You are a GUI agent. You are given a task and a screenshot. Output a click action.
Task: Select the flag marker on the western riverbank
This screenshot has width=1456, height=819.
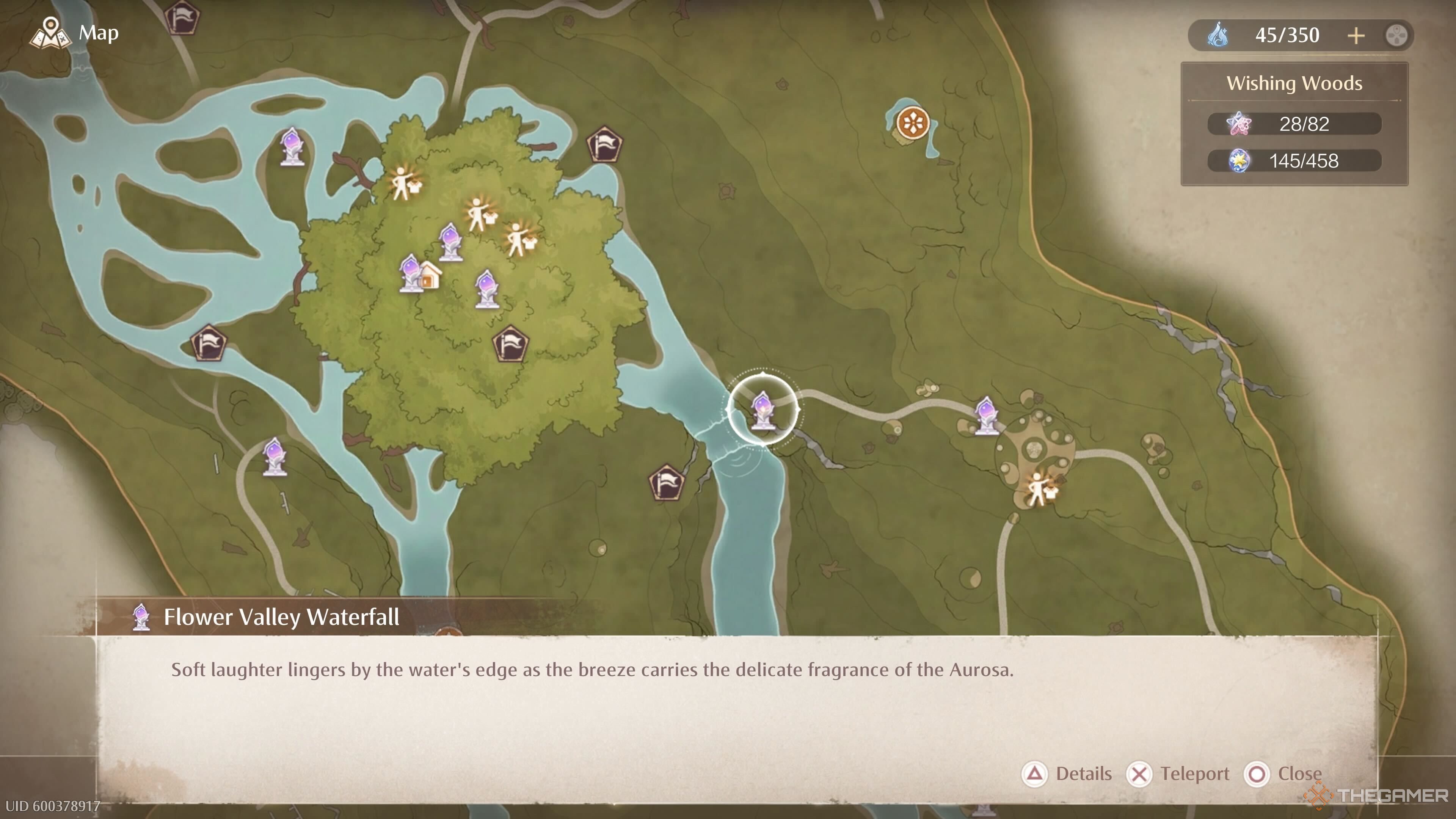click(x=209, y=342)
